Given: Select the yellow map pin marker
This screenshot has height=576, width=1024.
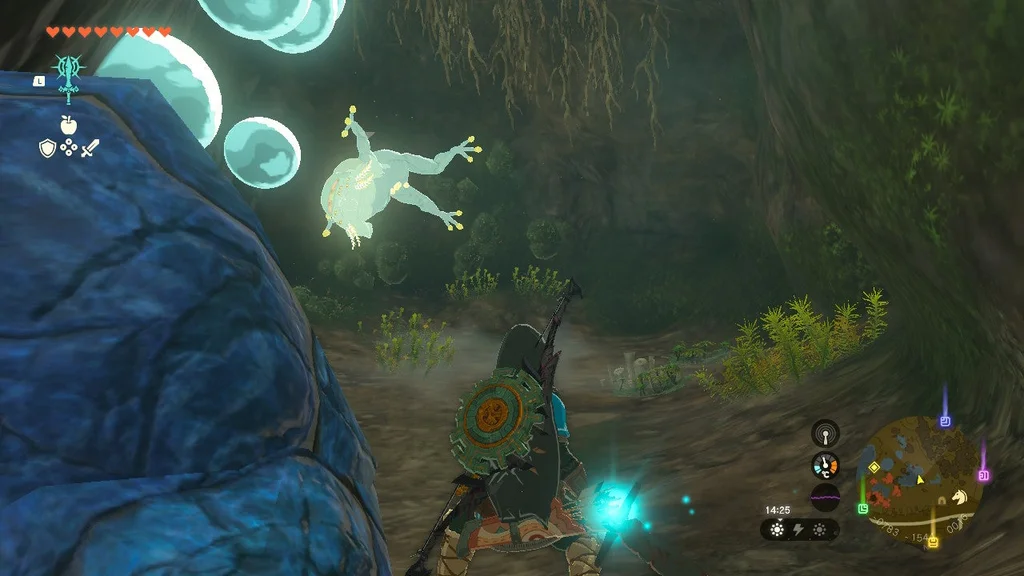Looking at the screenshot, I should pos(933,542).
